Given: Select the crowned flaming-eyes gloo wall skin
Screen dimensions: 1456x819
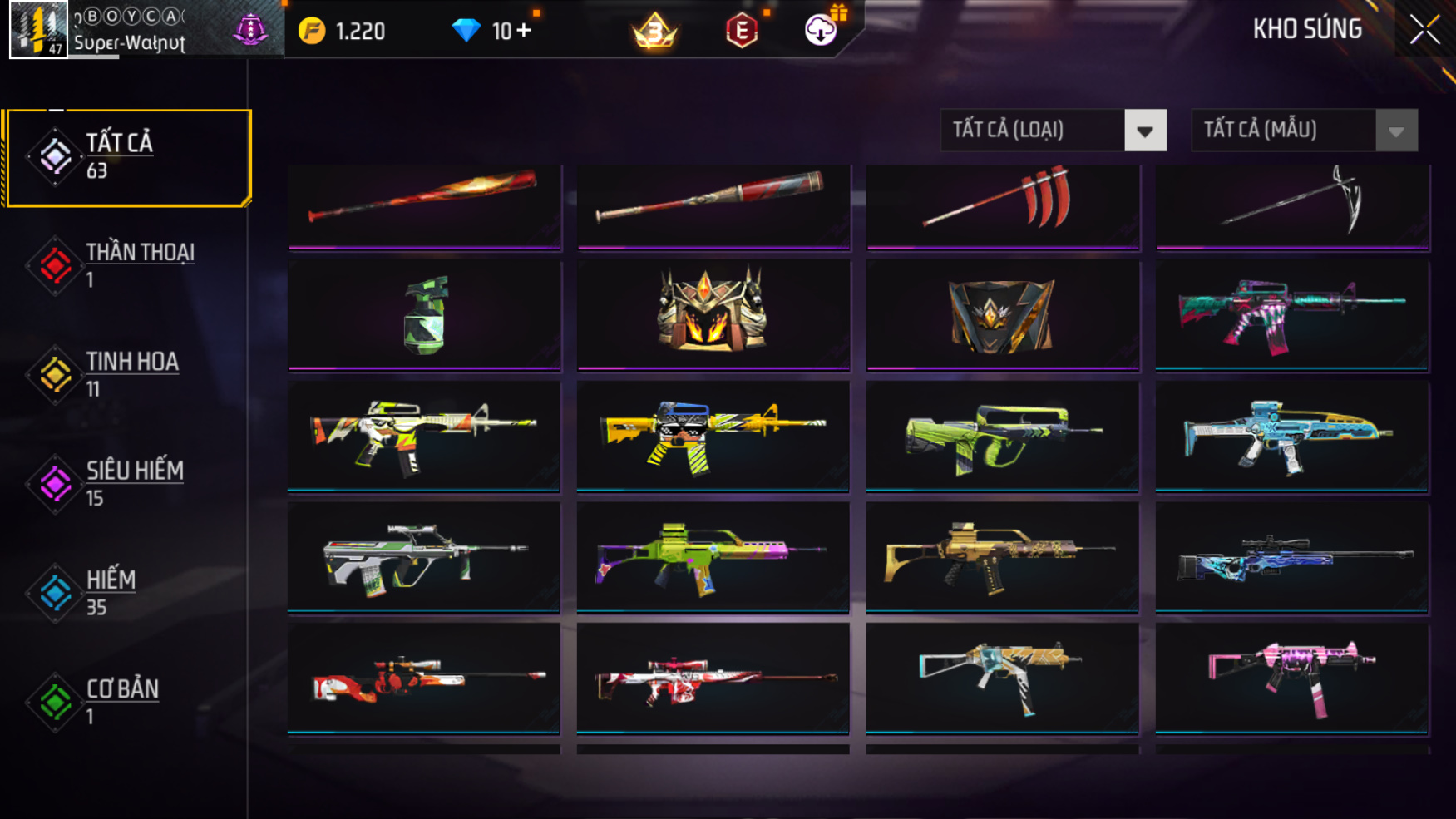Looking at the screenshot, I should click(713, 313).
